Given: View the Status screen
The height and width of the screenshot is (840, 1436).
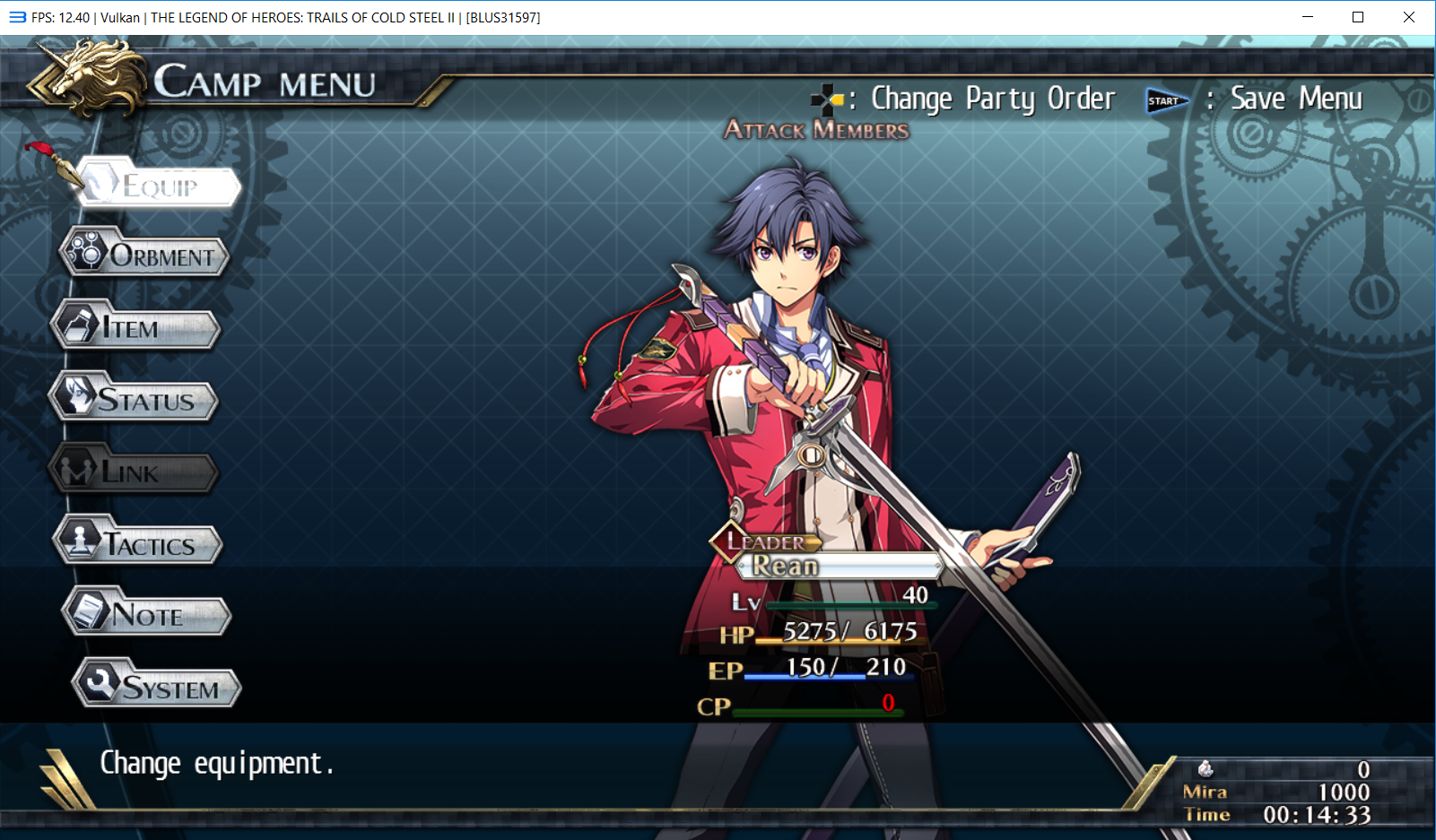Looking at the screenshot, I should 135,400.
